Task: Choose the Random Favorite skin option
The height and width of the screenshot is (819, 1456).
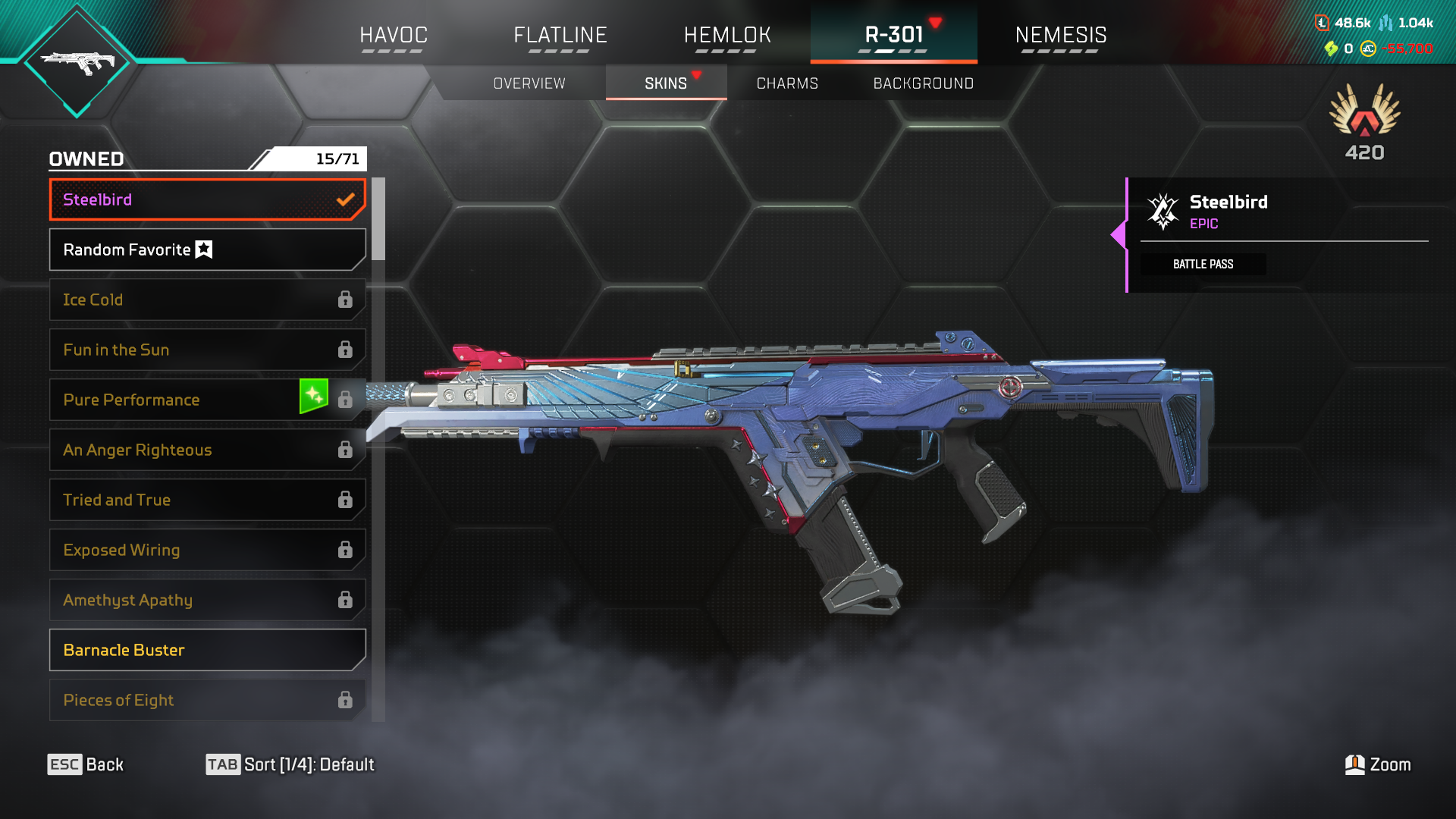Action: point(207,249)
